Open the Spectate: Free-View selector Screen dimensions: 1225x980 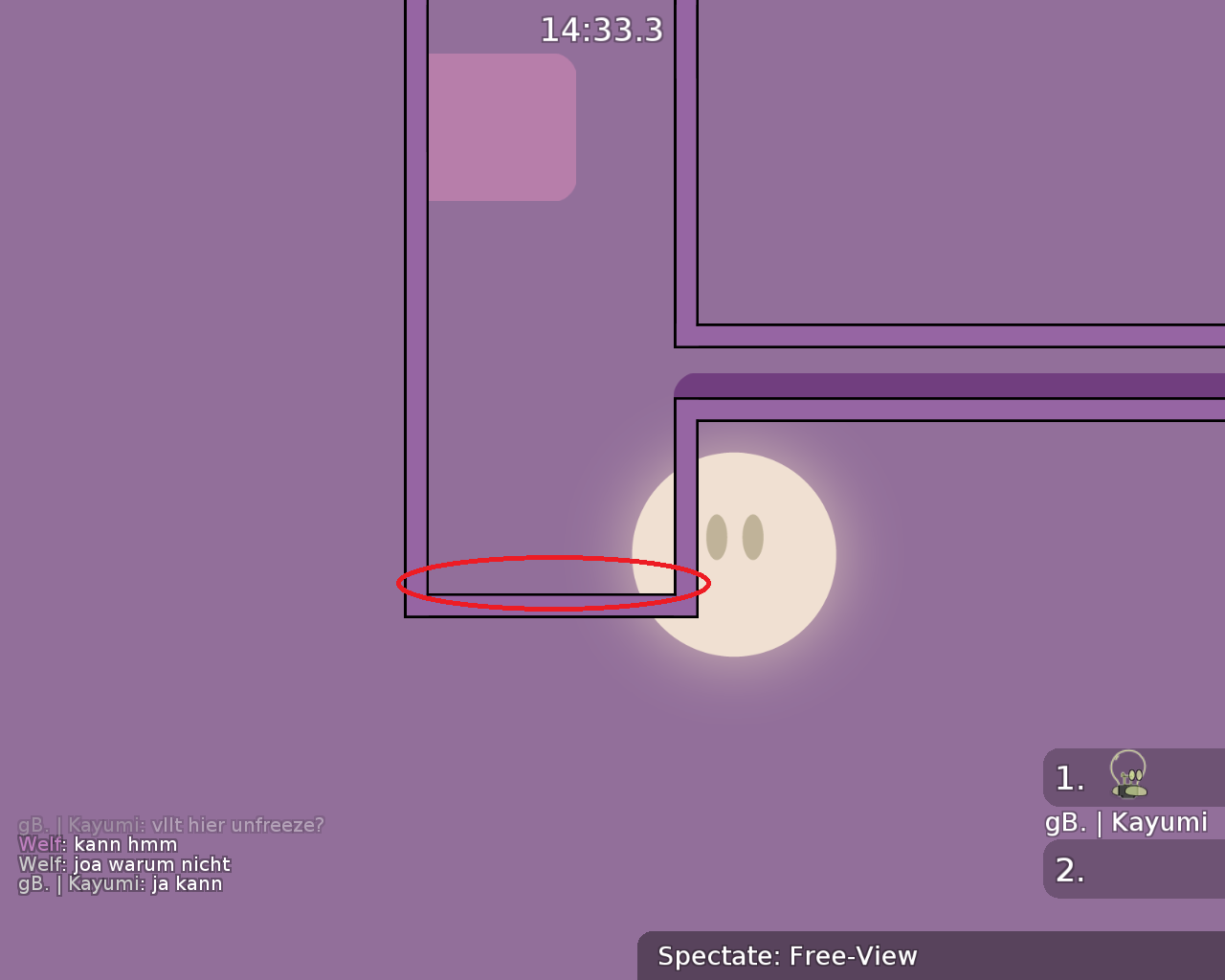pyautogui.click(x=787, y=955)
